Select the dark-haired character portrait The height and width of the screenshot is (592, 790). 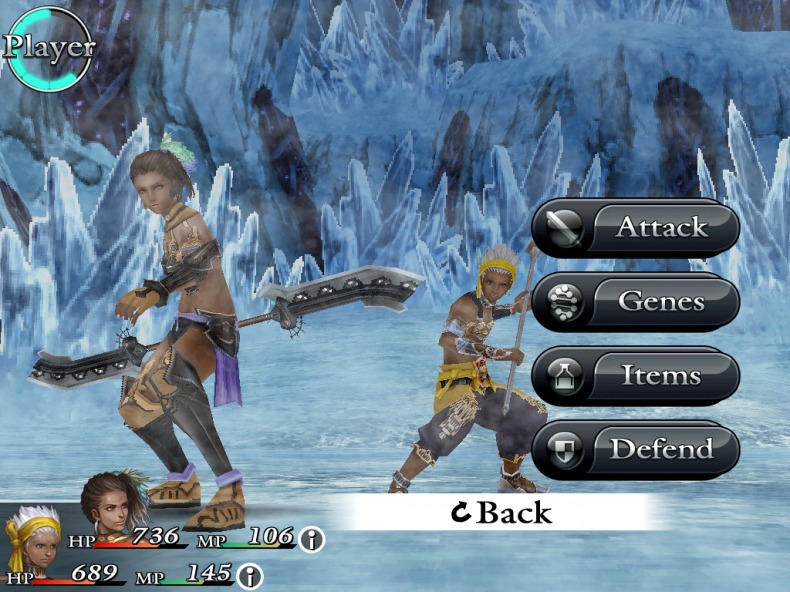113,503
